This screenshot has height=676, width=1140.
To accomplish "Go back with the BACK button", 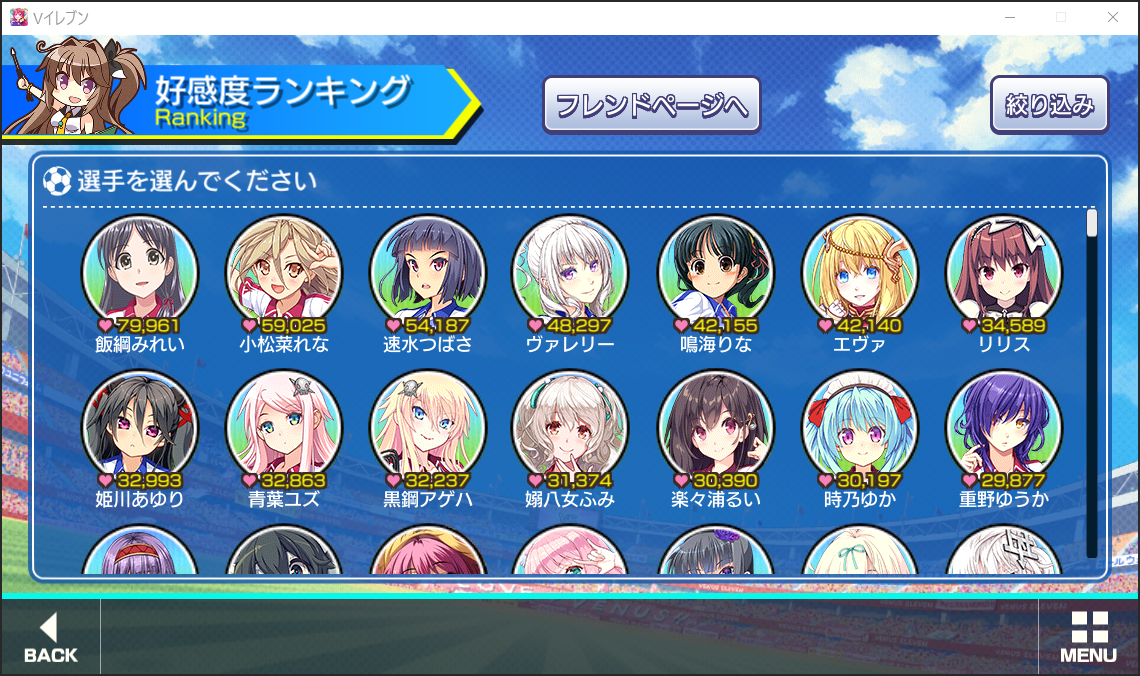I will coord(50,638).
